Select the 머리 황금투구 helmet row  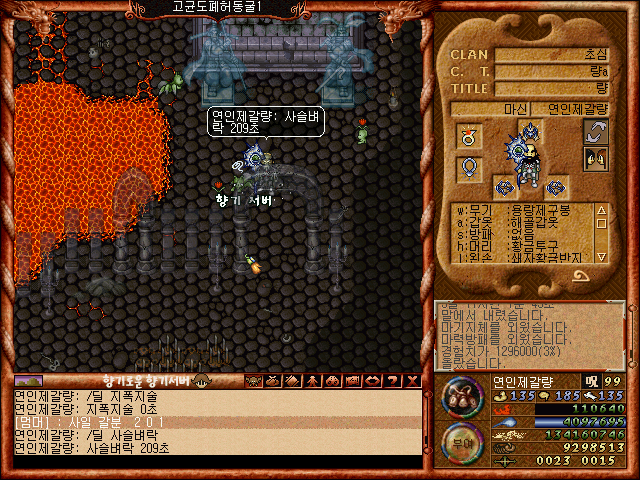522,246
